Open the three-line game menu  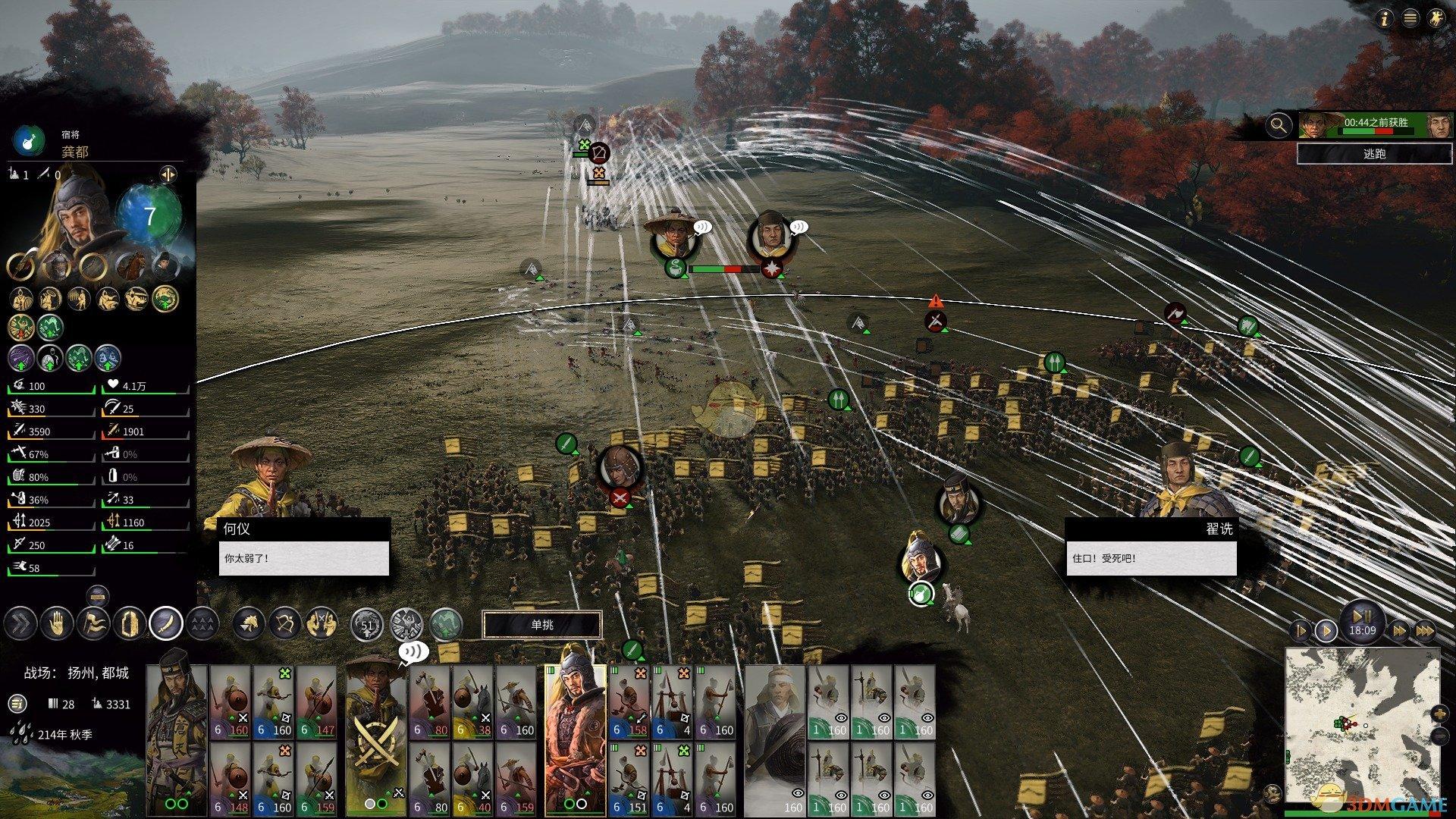coord(1410,20)
